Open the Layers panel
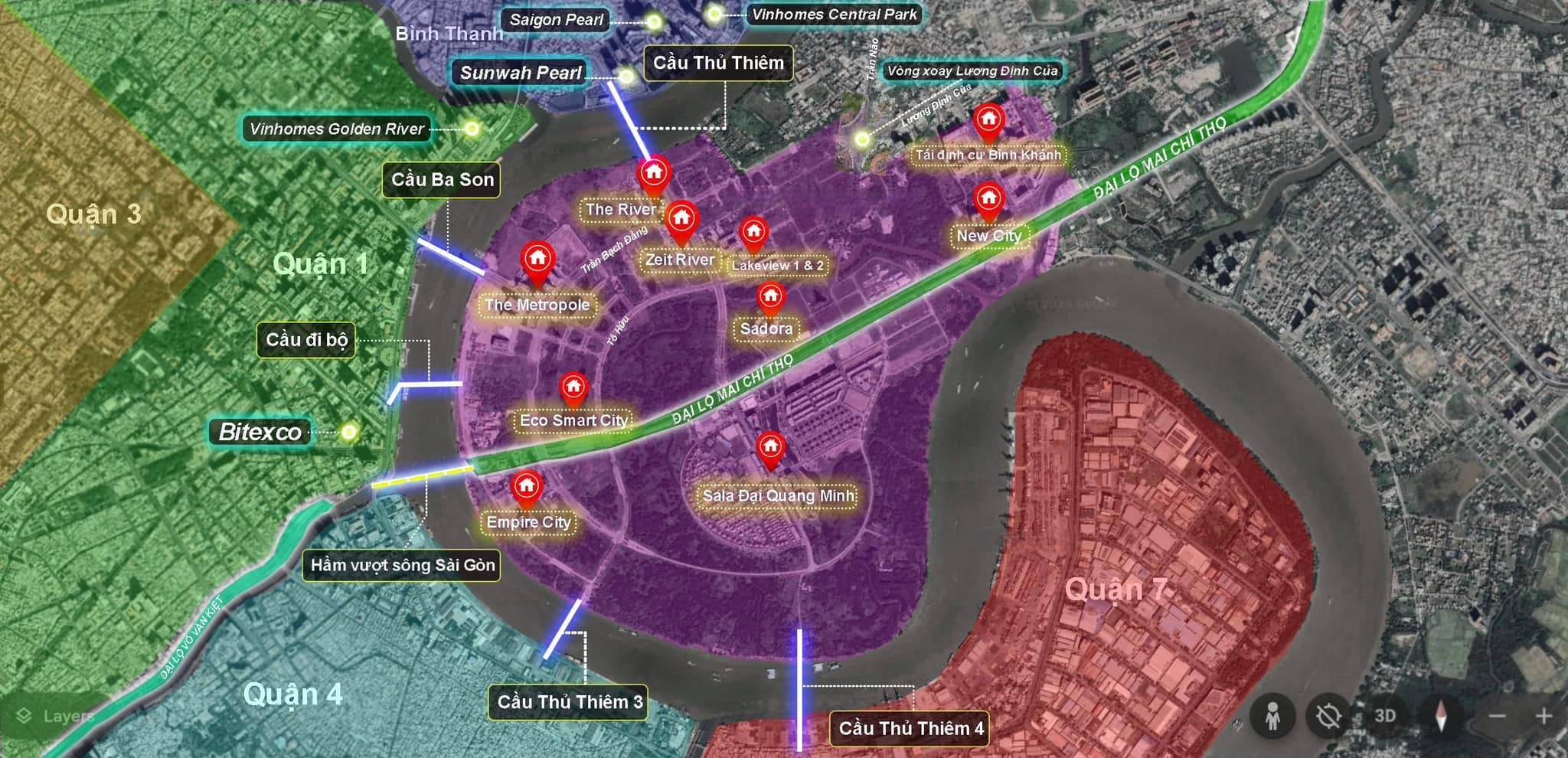 tap(55, 716)
